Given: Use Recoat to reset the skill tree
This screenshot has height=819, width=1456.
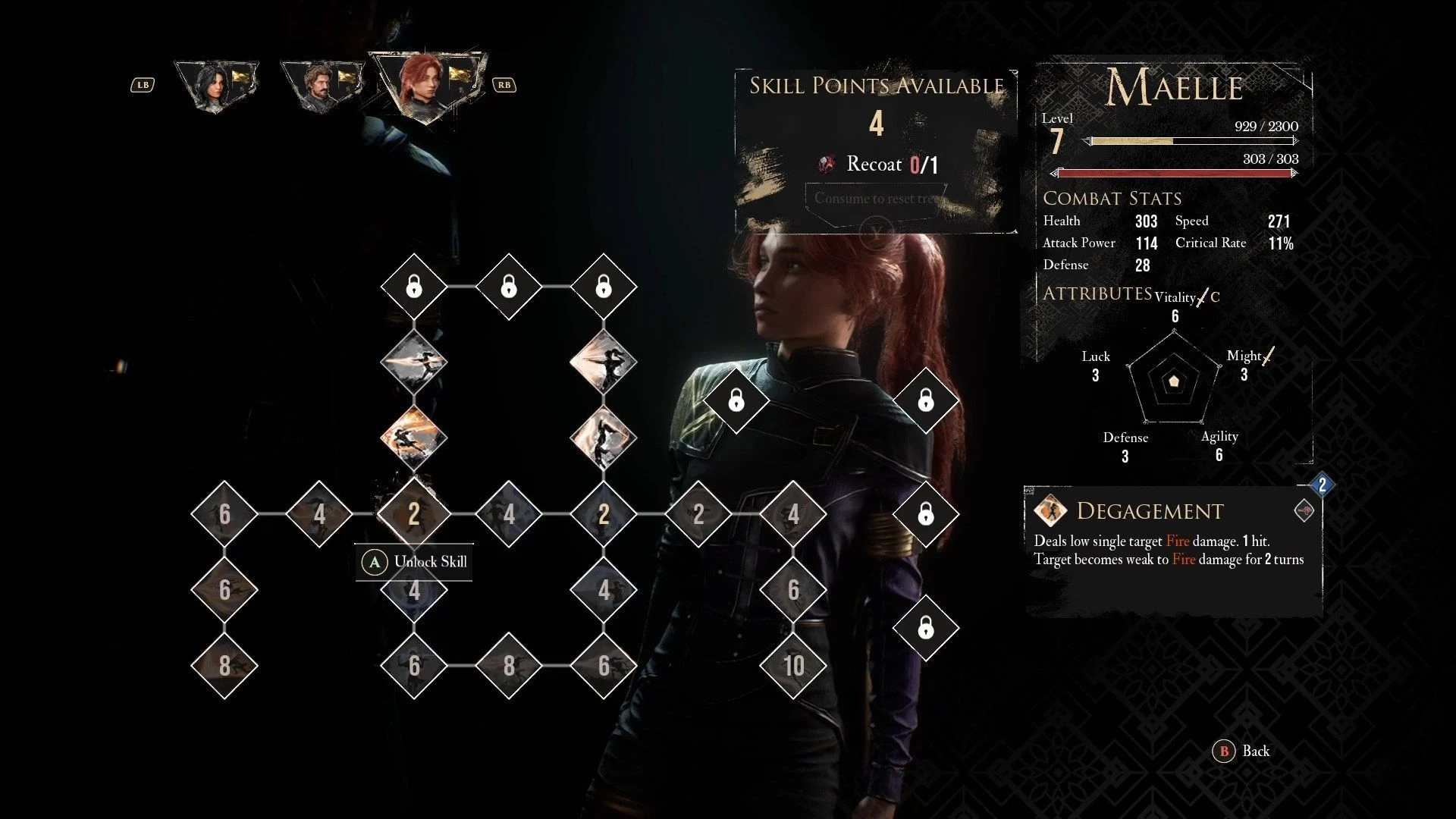Looking at the screenshot, I should pos(876,199).
